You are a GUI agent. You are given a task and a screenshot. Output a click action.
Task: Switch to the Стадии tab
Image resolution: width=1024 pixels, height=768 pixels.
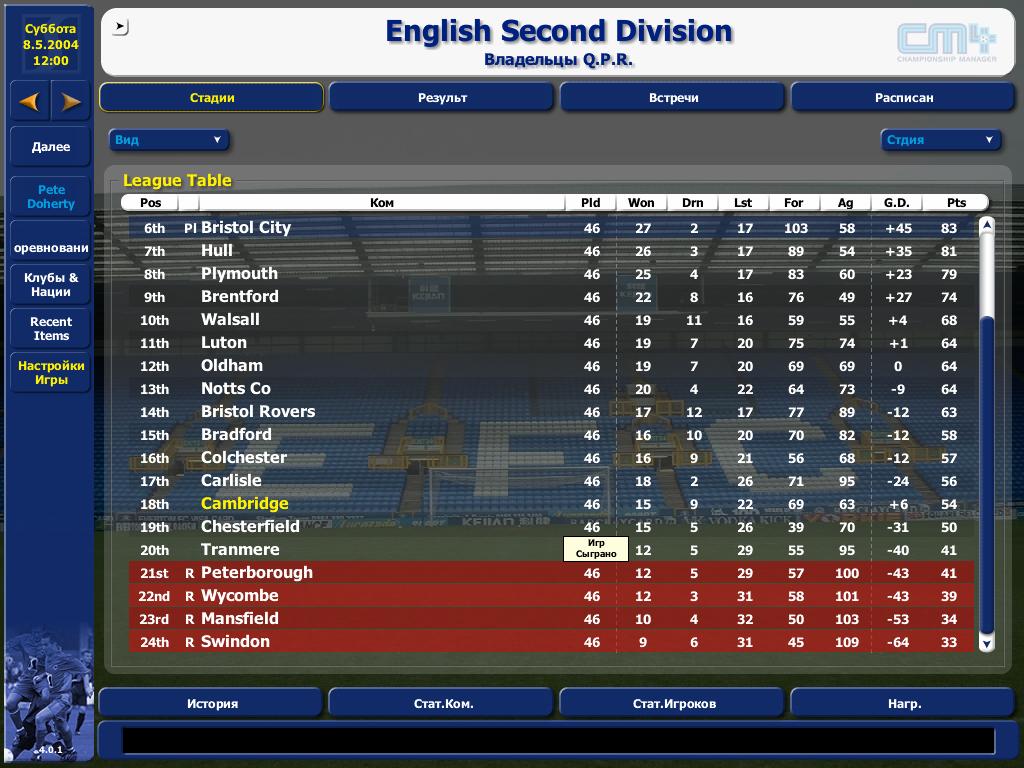click(212, 98)
